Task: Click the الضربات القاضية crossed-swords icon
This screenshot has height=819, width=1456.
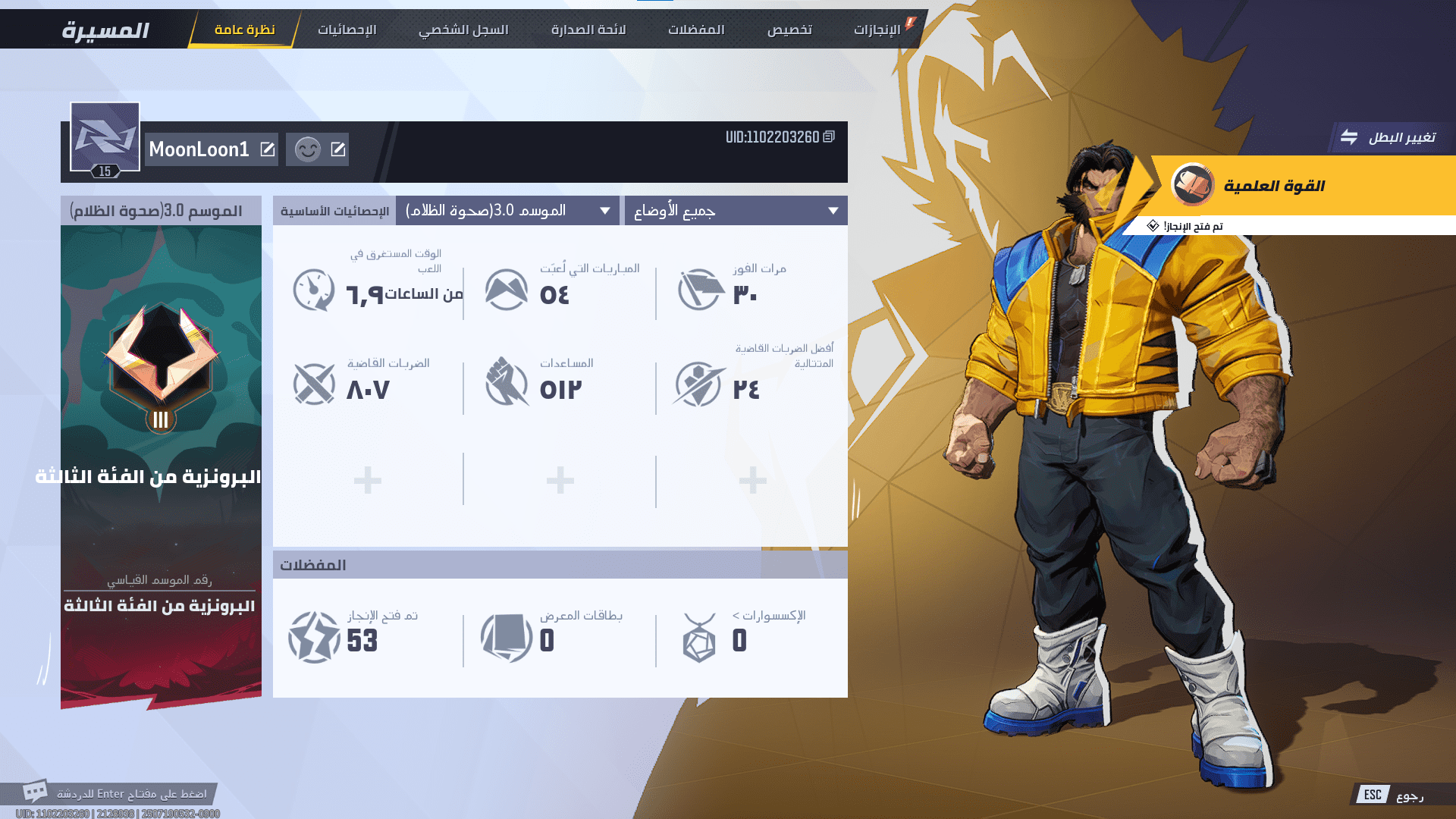Action: click(x=313, y=384)
